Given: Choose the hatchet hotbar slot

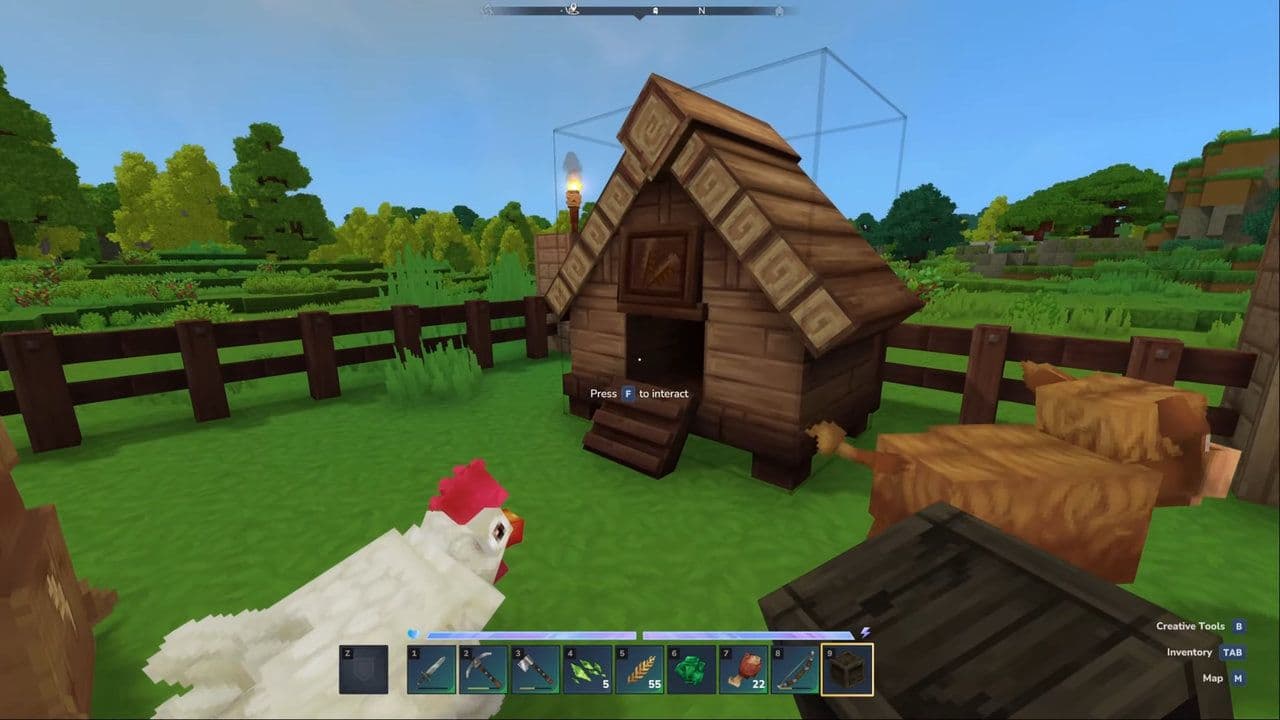Looking at the screenshot, I should pyautogui.click(x=535, y=669).
